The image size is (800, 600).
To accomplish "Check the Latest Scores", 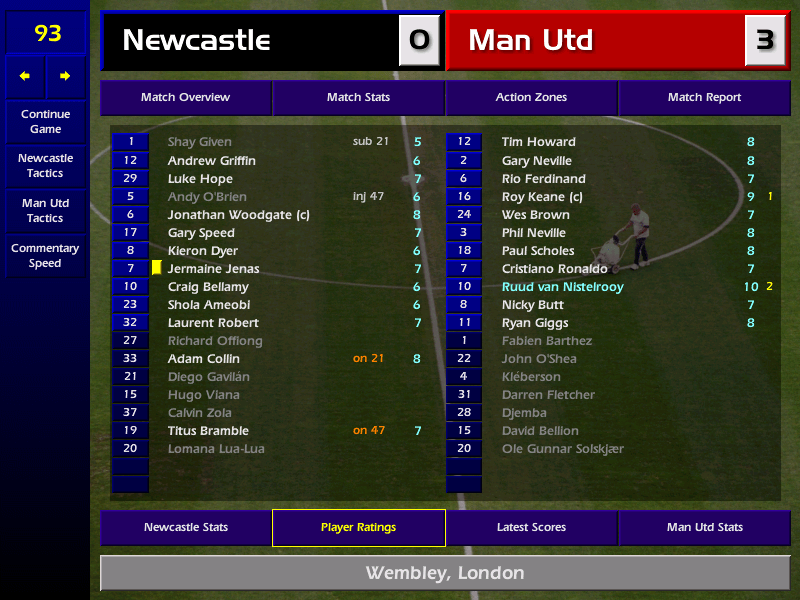I will tap(531, 528).
